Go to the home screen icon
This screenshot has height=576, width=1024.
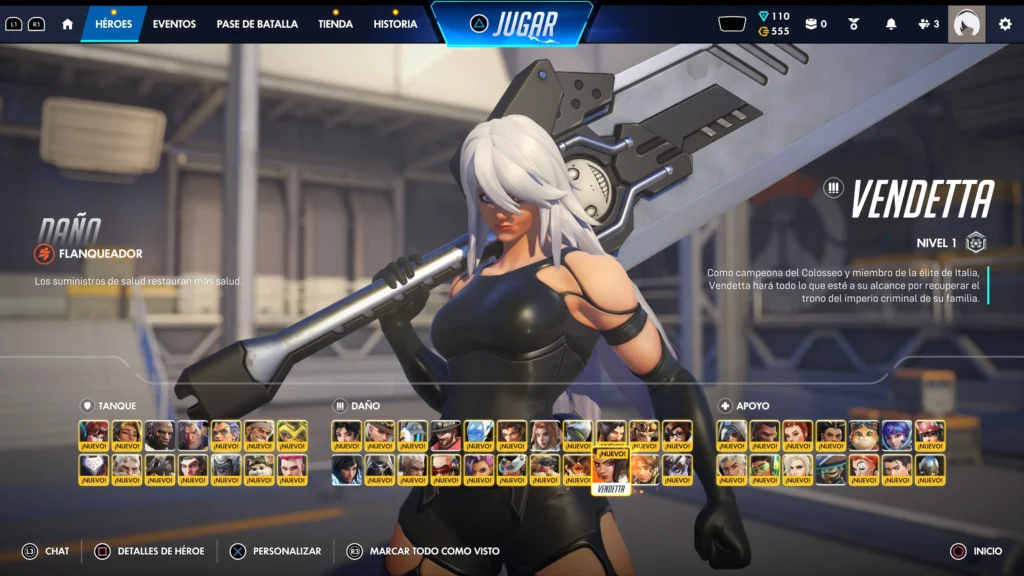point(67,24)
